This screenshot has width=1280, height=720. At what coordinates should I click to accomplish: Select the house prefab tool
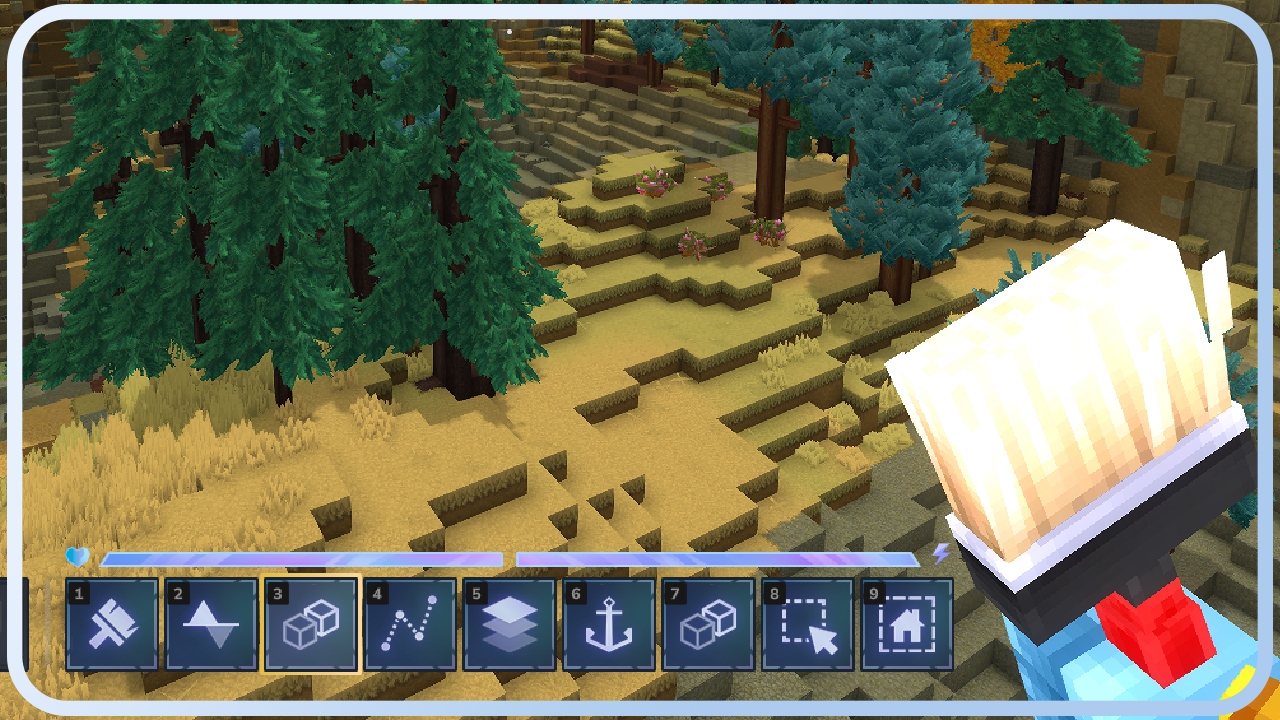tap(907, 625)
